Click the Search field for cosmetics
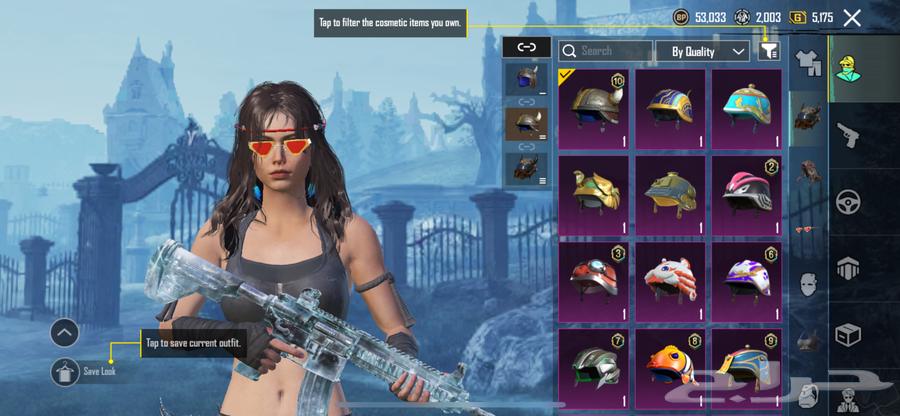Screen dimensions: 900x416 tap(606, 50)
